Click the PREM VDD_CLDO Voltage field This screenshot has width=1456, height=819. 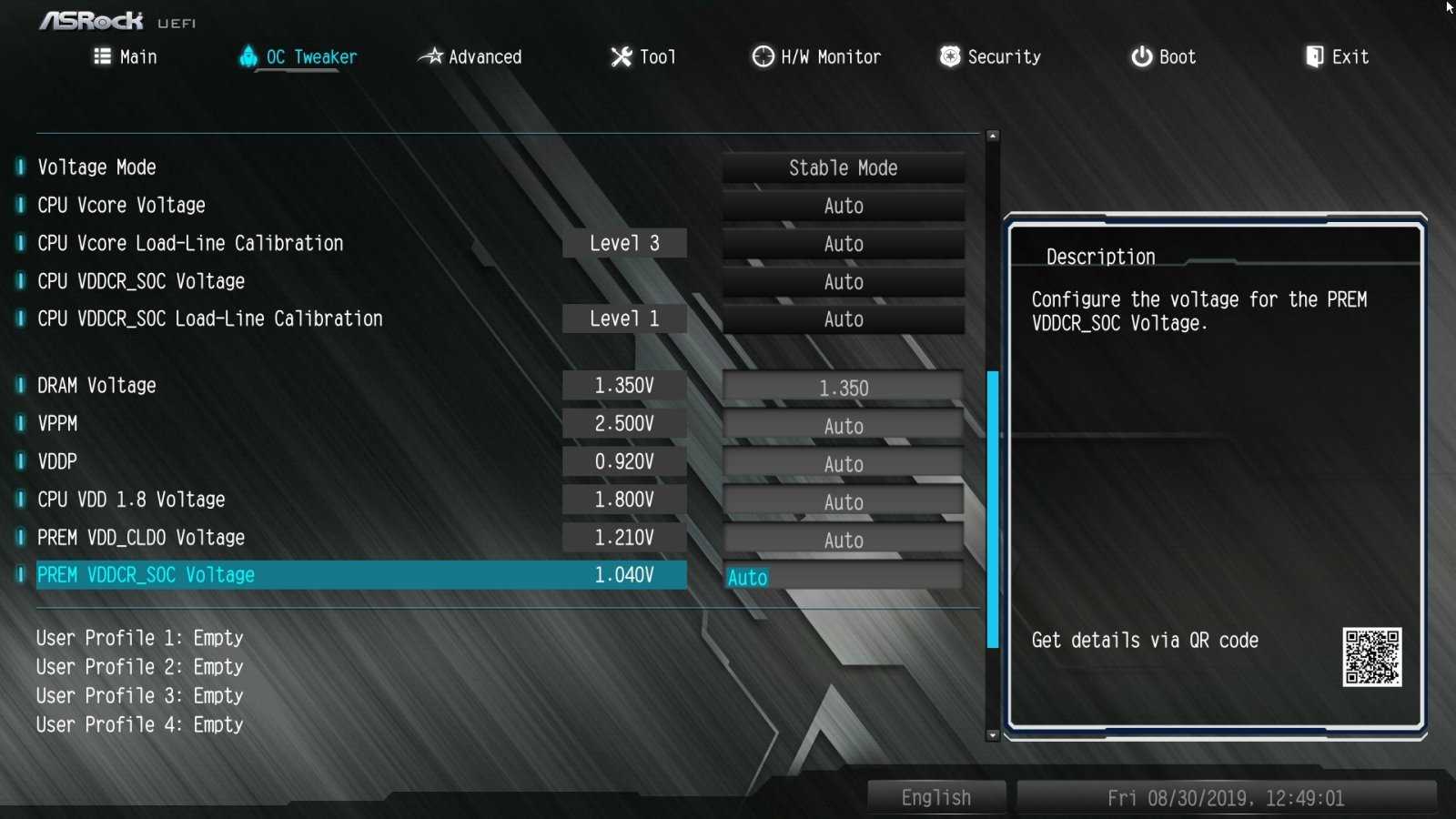tap(843, 541)
